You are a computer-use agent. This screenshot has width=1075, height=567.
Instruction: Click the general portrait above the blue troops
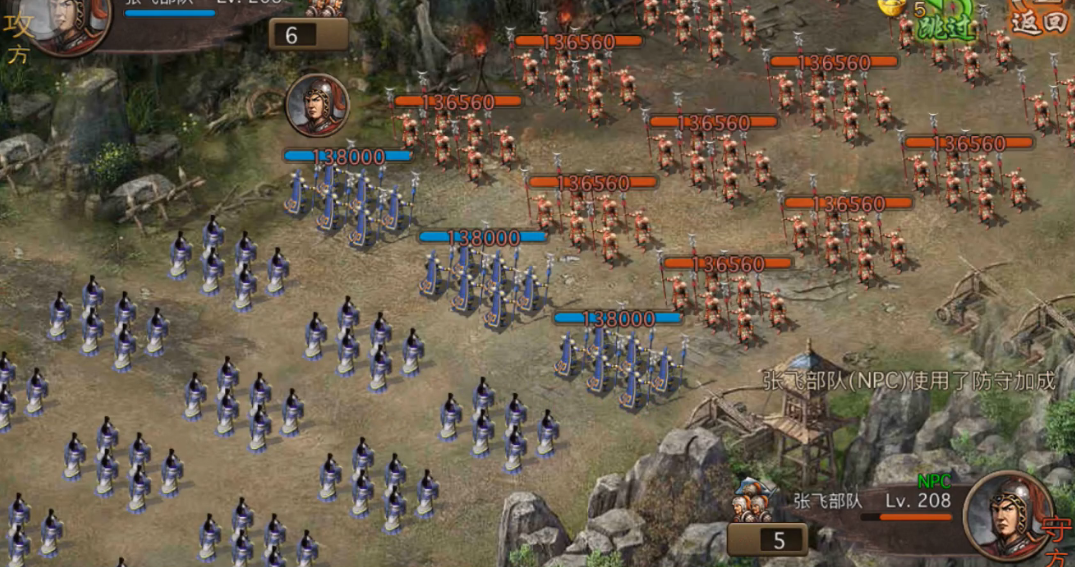317,105
